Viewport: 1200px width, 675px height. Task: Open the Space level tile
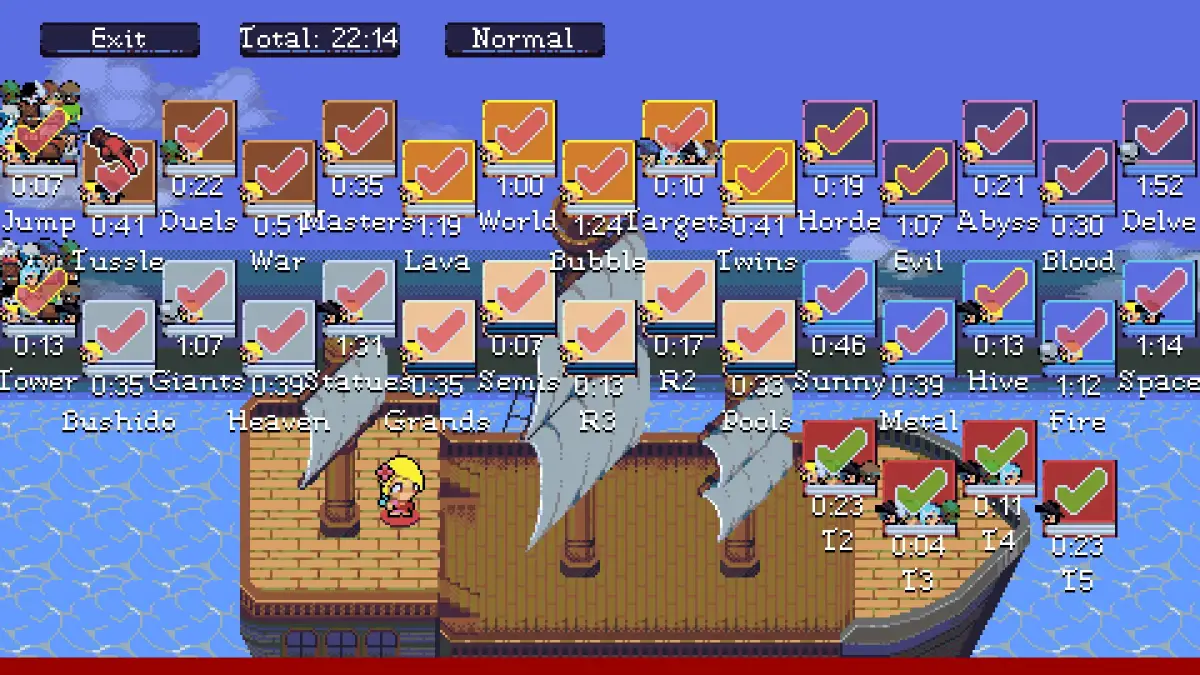(1160, 296)
